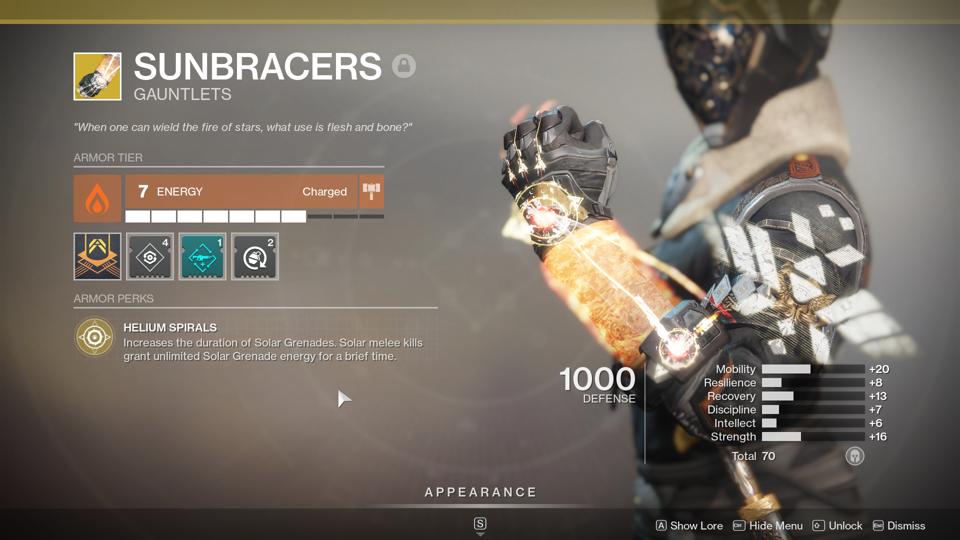This screenshot has width=960, height=540.
Task: Unlock the Sunbracers gauntlets
Action: point(837,526)
